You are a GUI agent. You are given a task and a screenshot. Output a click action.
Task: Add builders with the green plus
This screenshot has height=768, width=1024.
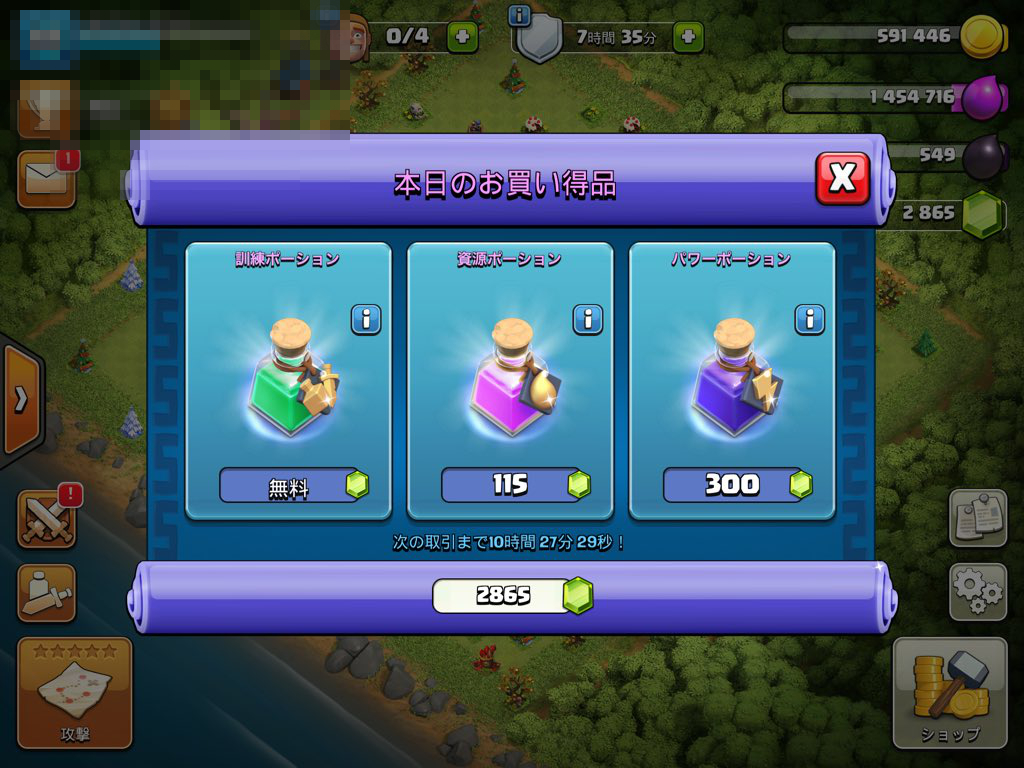point(462,37)
